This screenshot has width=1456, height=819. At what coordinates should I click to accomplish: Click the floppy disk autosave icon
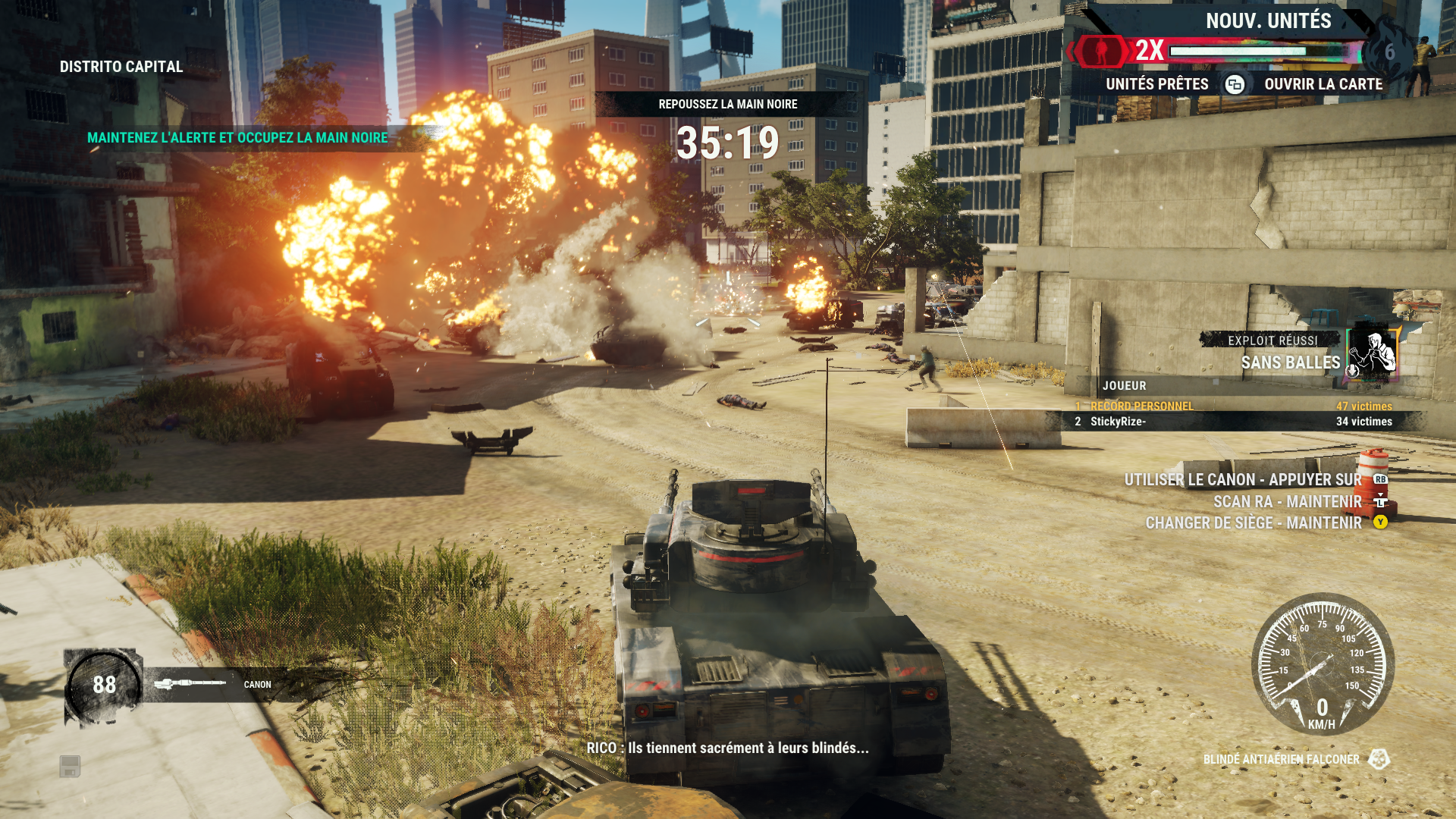[x=70, y=766]
